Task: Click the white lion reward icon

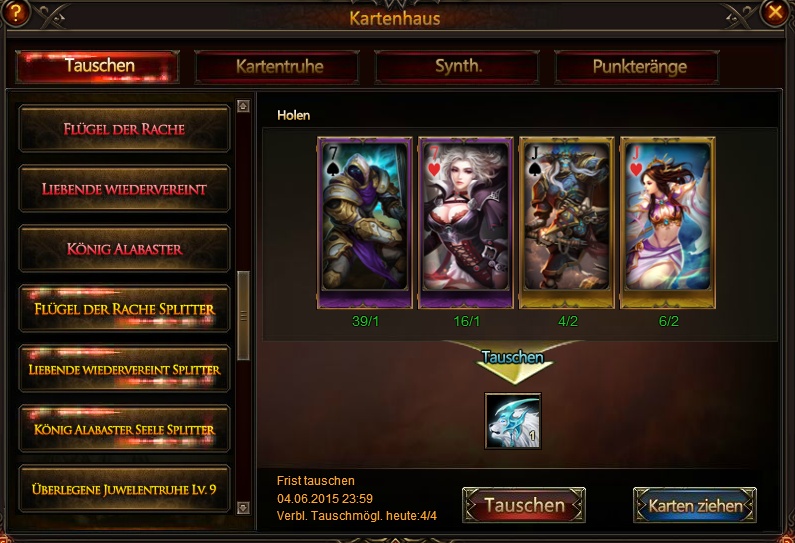Action: (512, 420)
